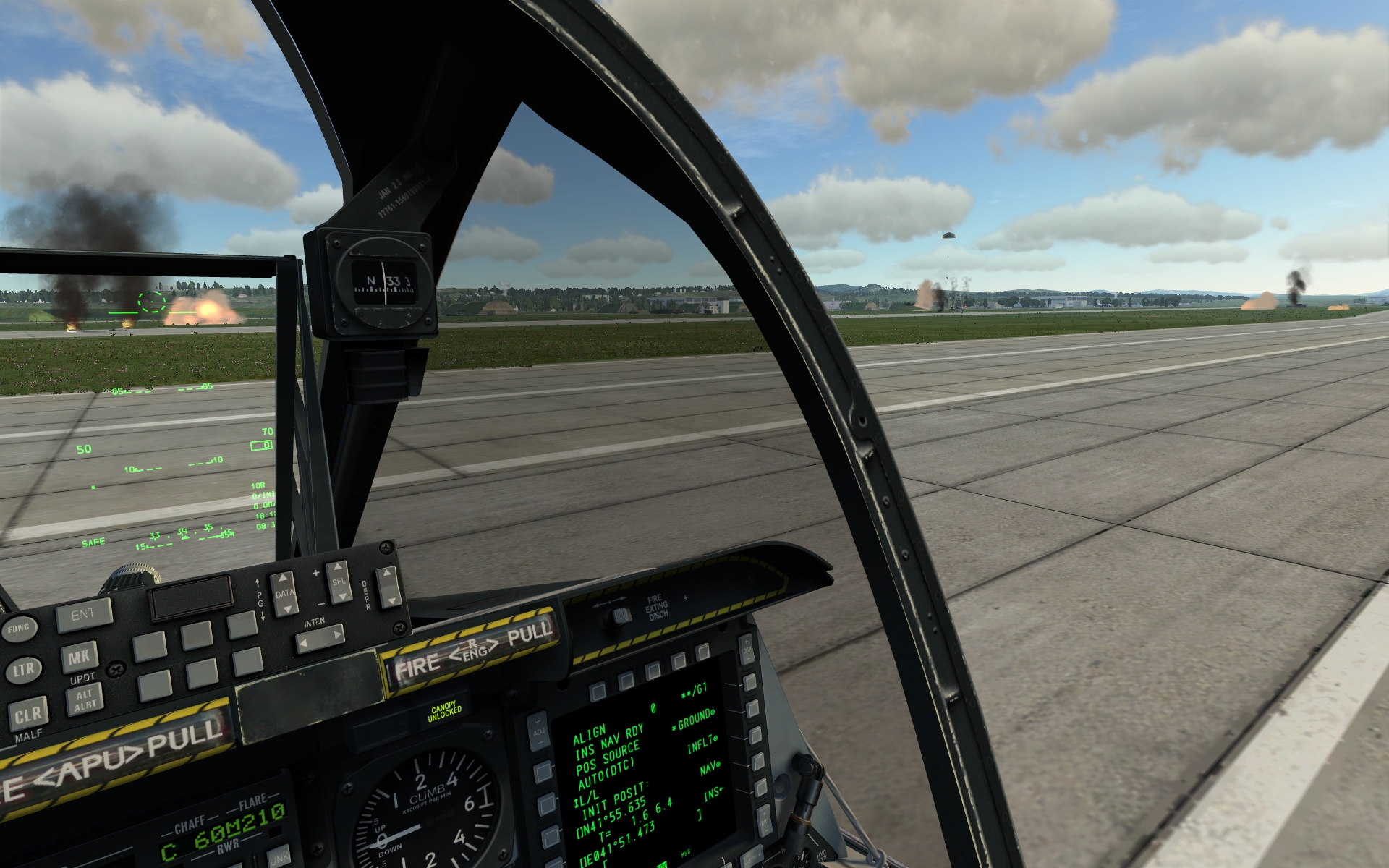Image resolution: width=1389 pixels, height=868 pixels.
Task: Flip the FIRE EXTING DISCH switch
Action: pyautogui.click(x=619, y=616)
